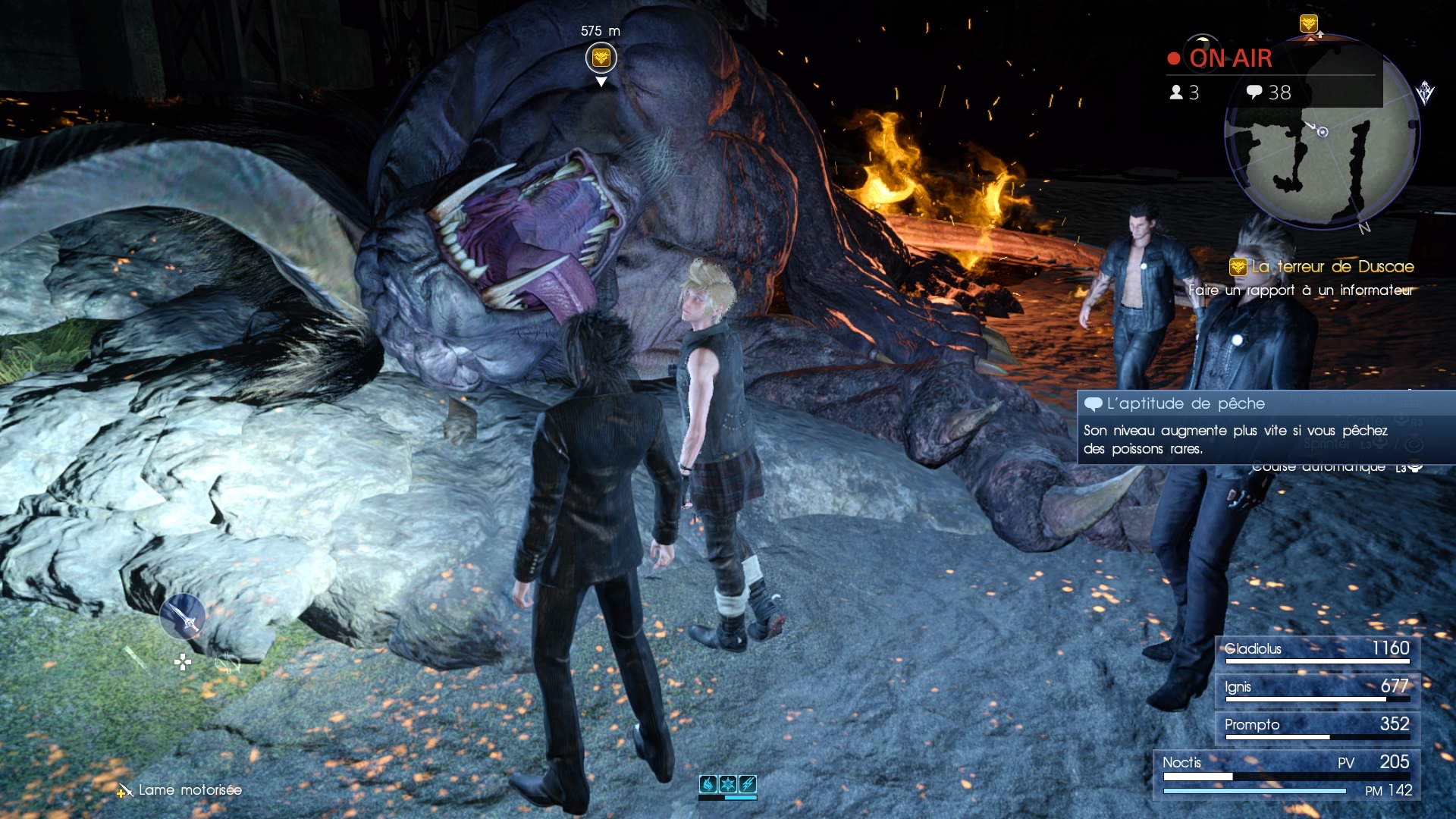This screenshot has width=1456, height=819.
Task: Open the La terreur de Duscae quest tracker
Action: (x=1322, y=267)
